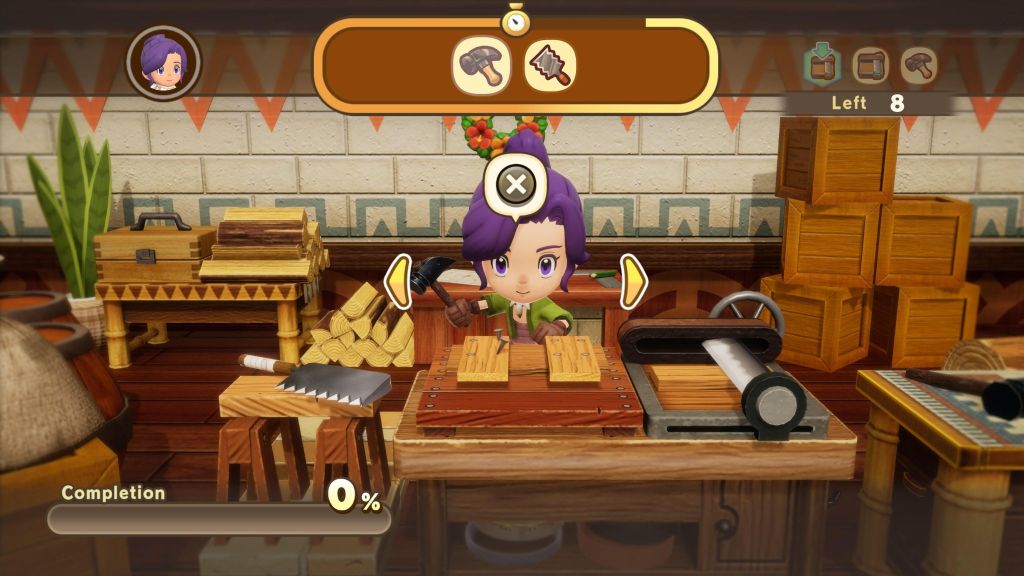
Task: Select the hammer tool in the top bar
Action: point(481,66)
